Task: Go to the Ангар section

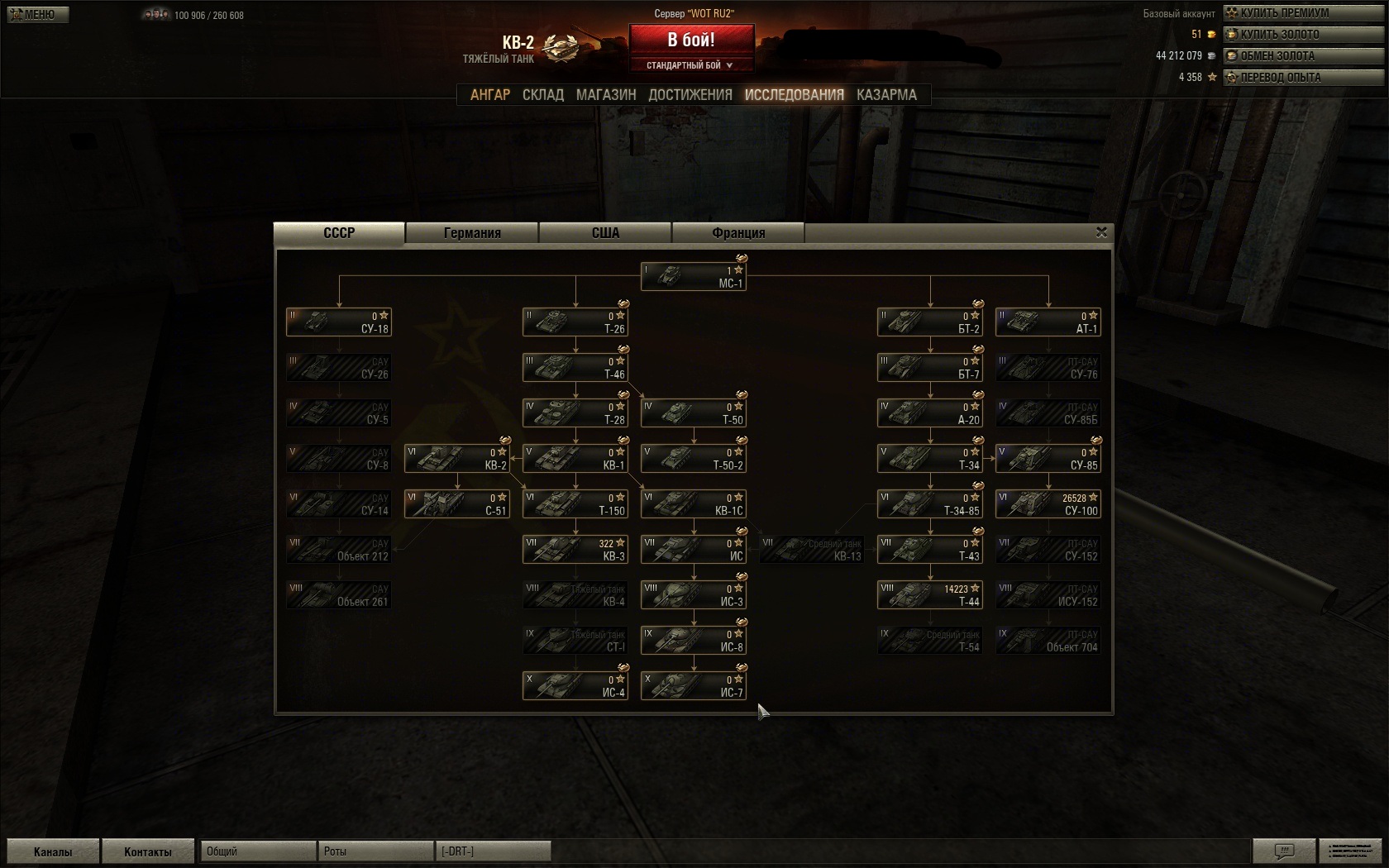Action: [490, 95]
